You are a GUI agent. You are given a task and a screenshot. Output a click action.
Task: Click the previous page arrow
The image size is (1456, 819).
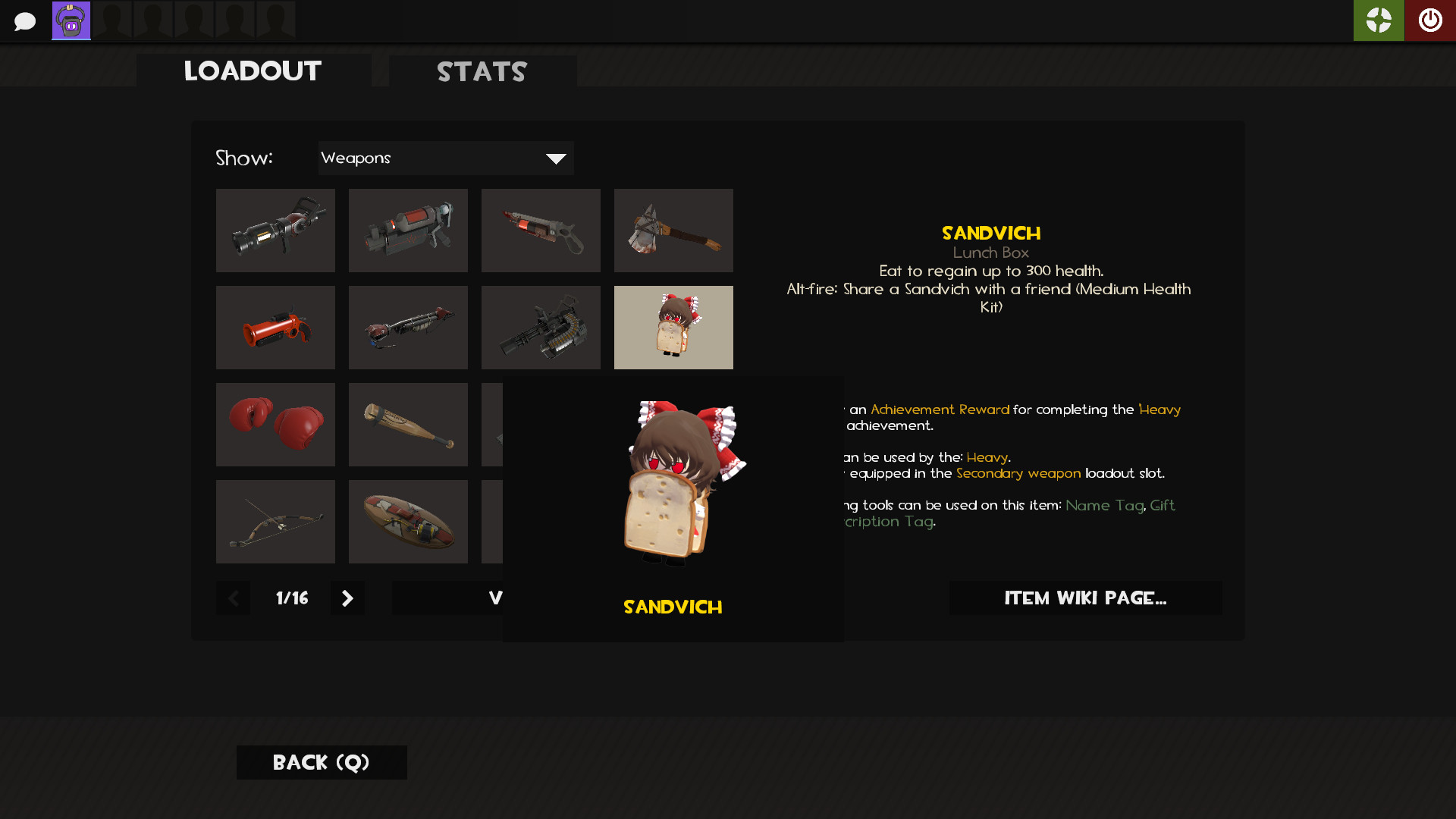(x=233, y=598)
